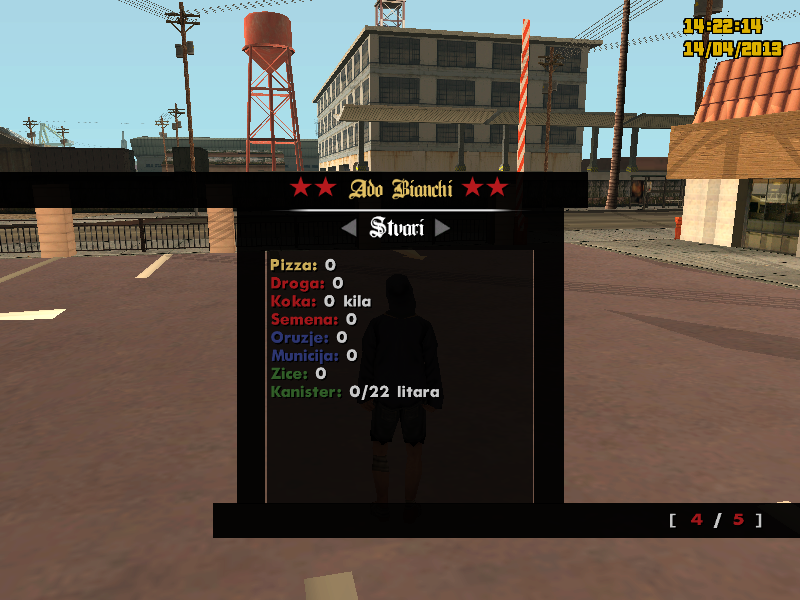Go to previous page with left arrow beside Stvari
Viewport: 800px width, 600px height.
tap(349, 229)
